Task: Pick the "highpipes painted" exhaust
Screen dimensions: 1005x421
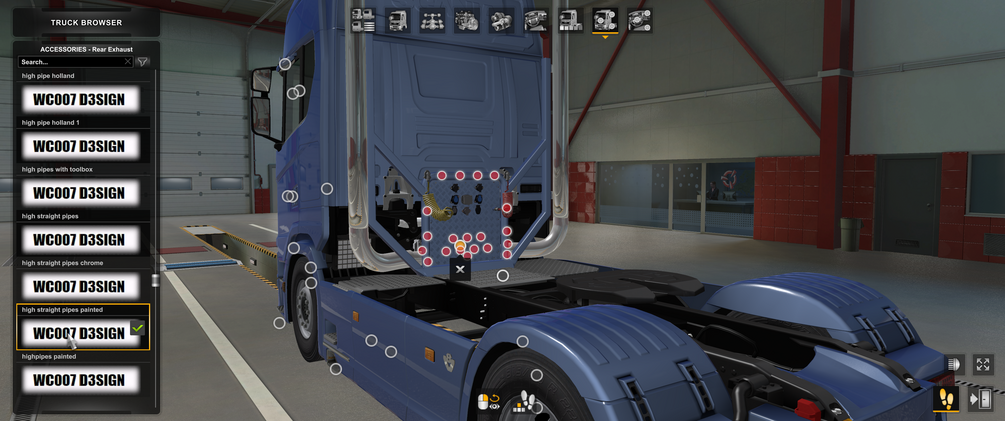Action: click(x=79, y=380)
